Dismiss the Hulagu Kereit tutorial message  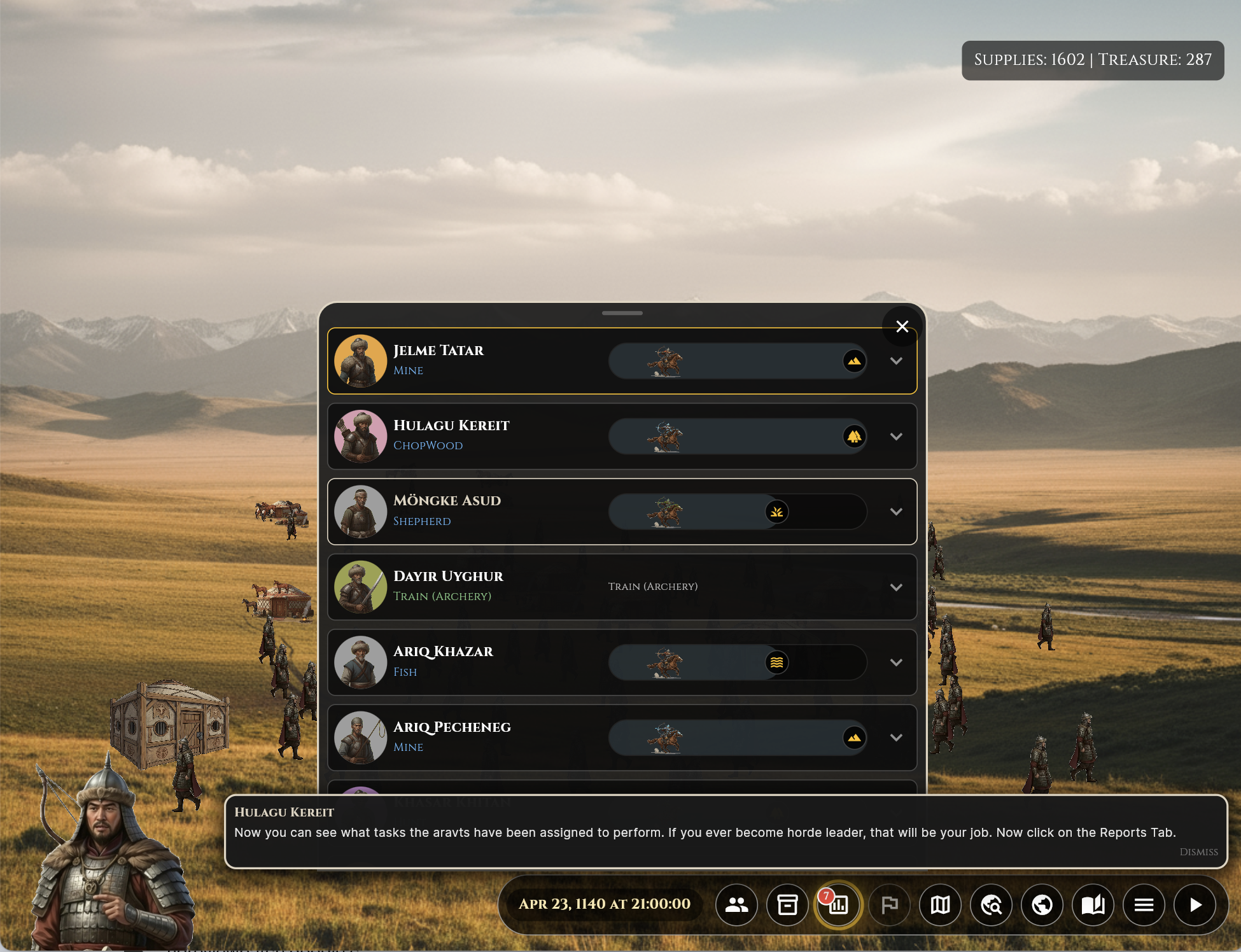1198,852
